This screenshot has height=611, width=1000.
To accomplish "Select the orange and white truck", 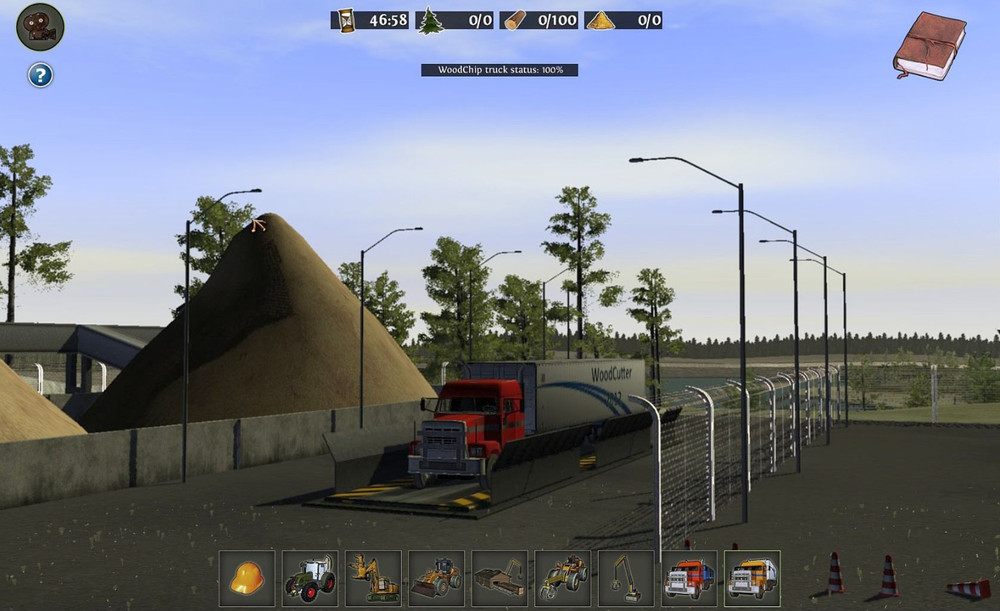I will (x=752, y=578).
